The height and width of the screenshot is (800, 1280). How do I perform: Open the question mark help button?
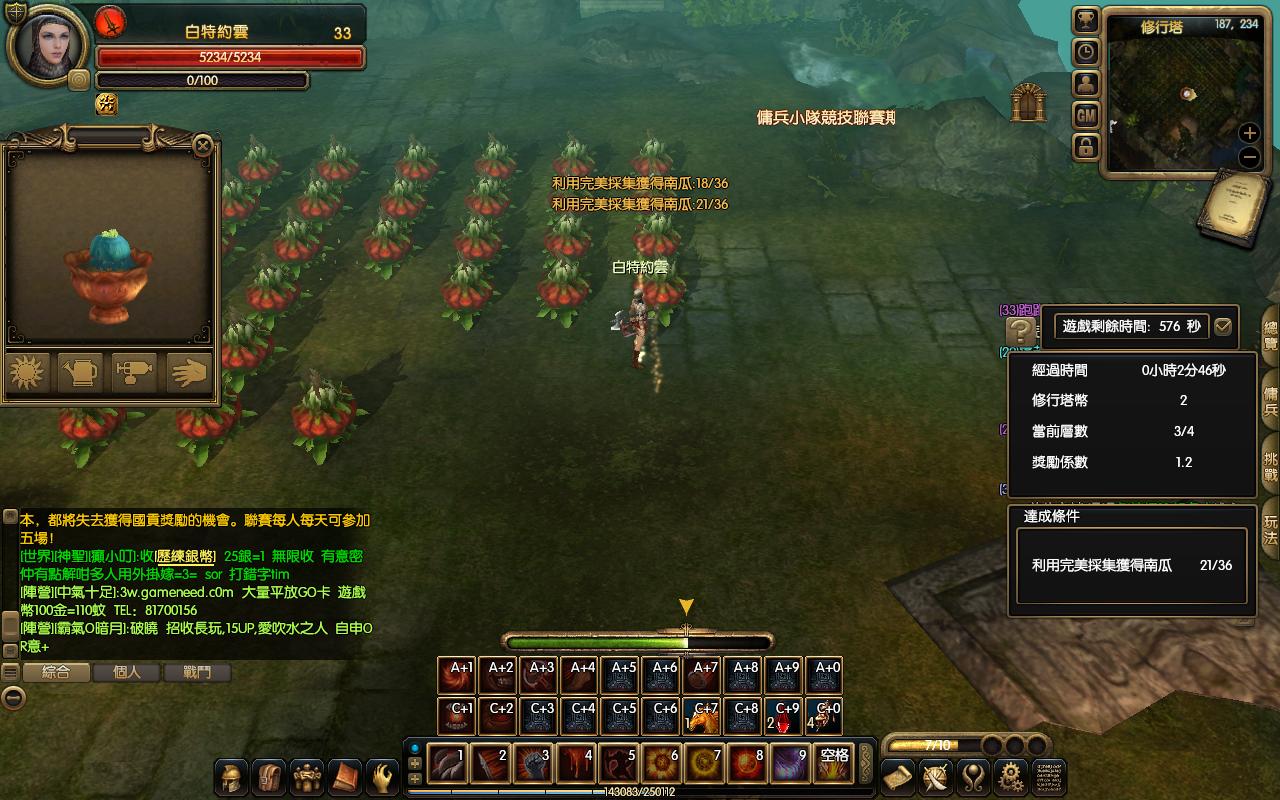(1021, 331)
